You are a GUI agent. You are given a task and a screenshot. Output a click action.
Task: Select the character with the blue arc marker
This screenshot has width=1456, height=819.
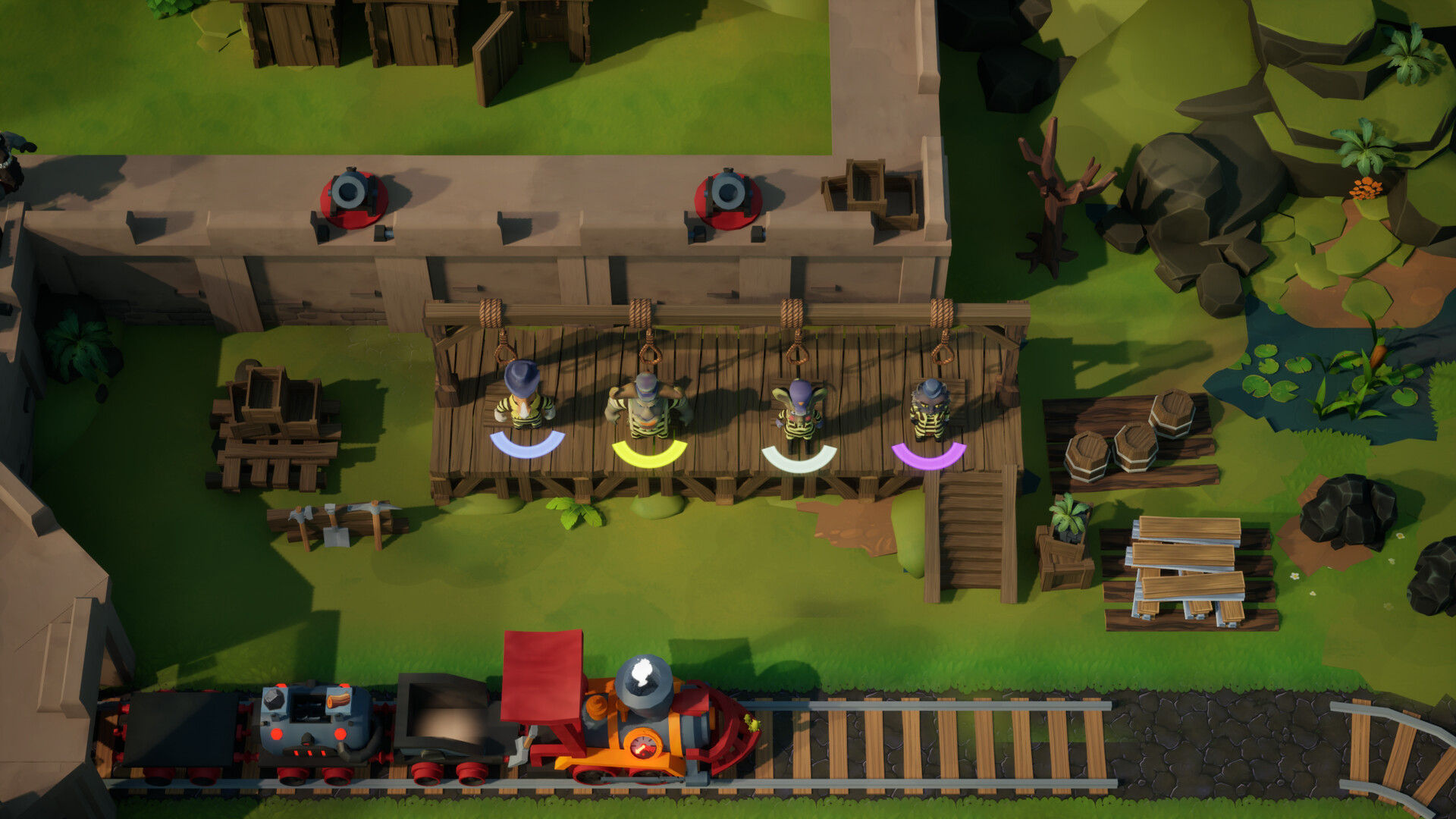525,397
